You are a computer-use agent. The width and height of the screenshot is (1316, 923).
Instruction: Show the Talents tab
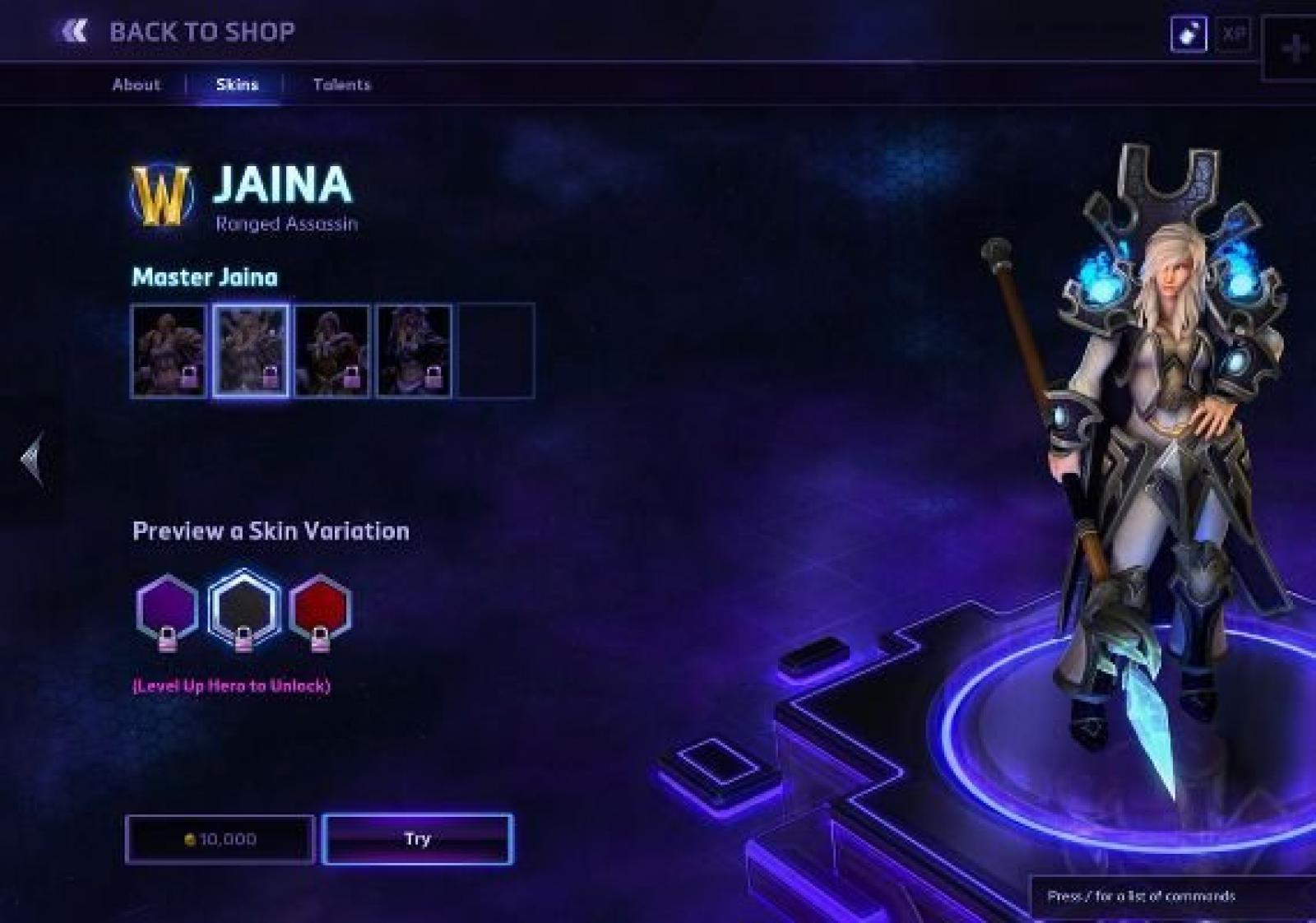341,85
